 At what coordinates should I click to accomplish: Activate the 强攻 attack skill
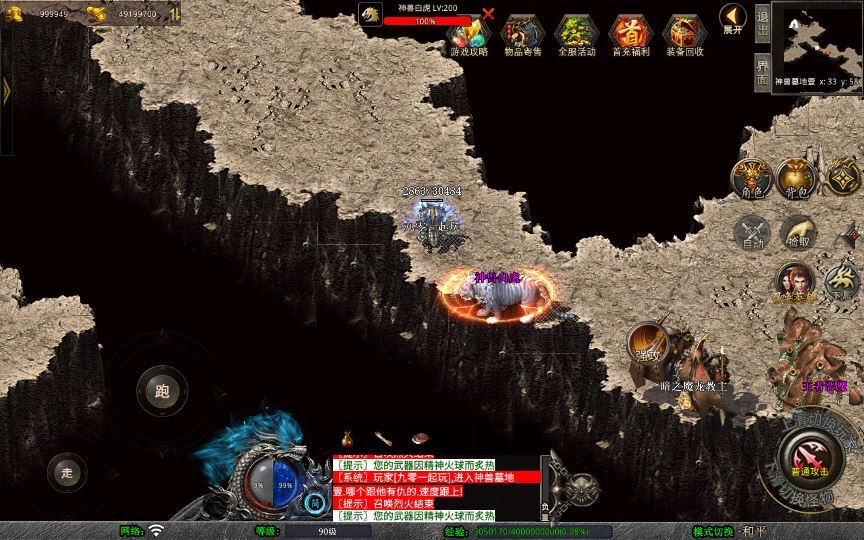pyautogui.click(x=648, y=343)
